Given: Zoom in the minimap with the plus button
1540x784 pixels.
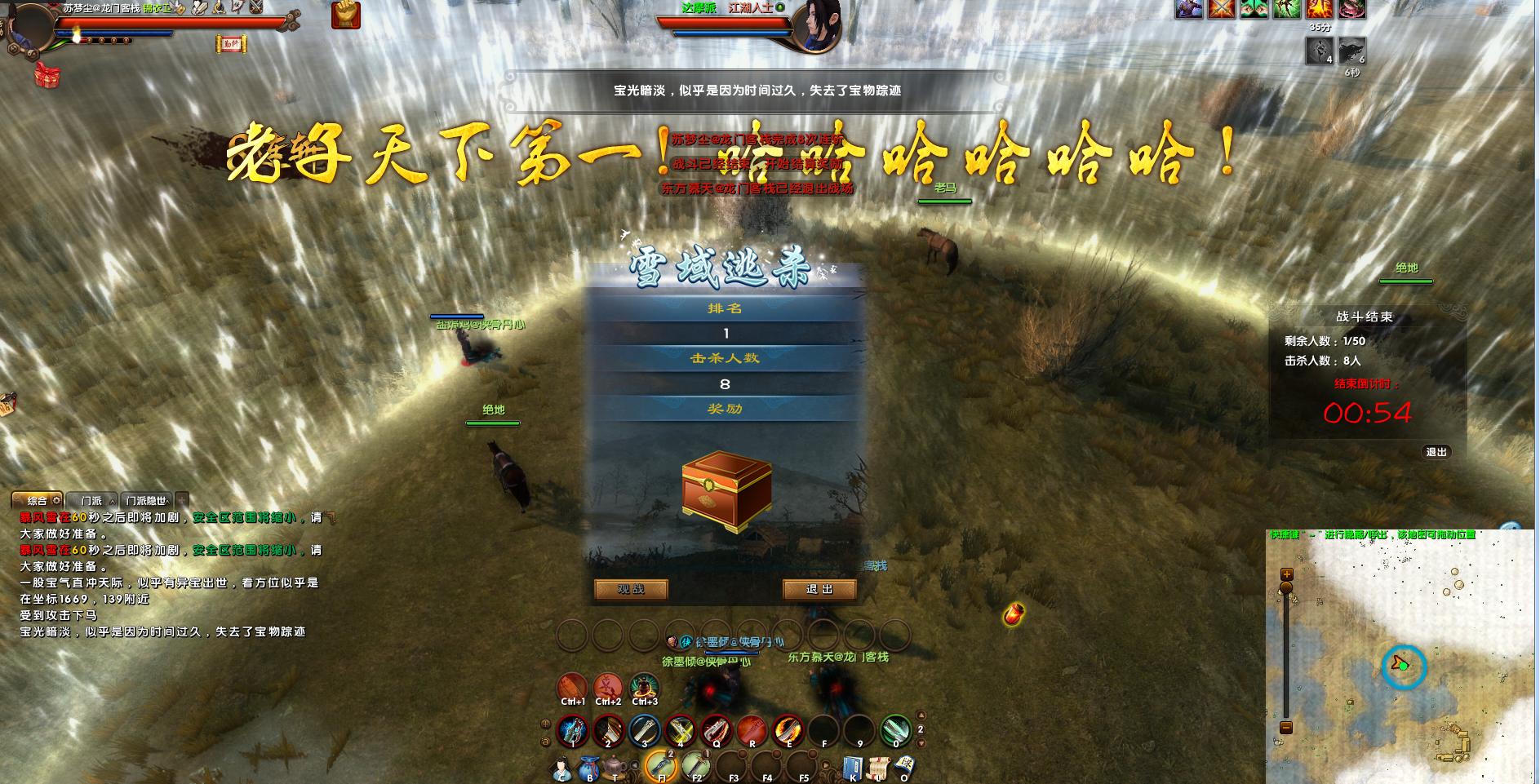Looking at the screenshot, I should pyautogui.click(x=1286, y=574).
